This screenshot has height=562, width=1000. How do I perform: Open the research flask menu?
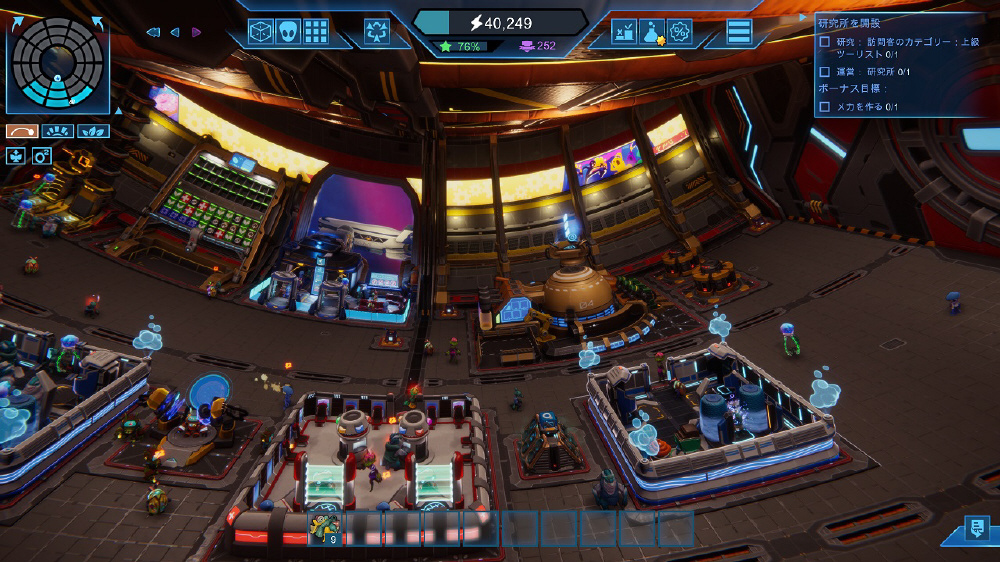coord(652,32)
